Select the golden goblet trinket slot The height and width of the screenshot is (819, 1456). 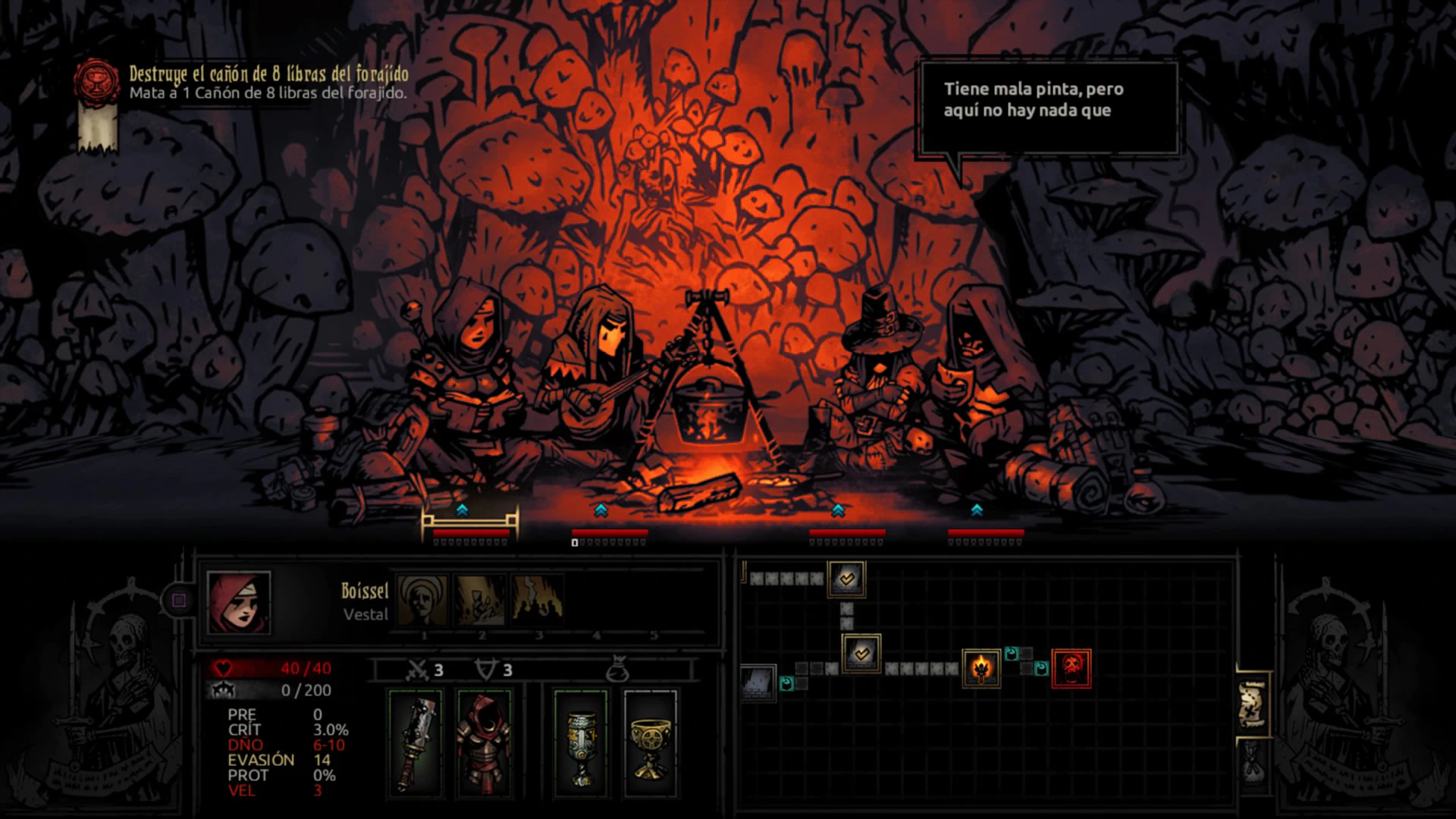click(x=650, y=743)
